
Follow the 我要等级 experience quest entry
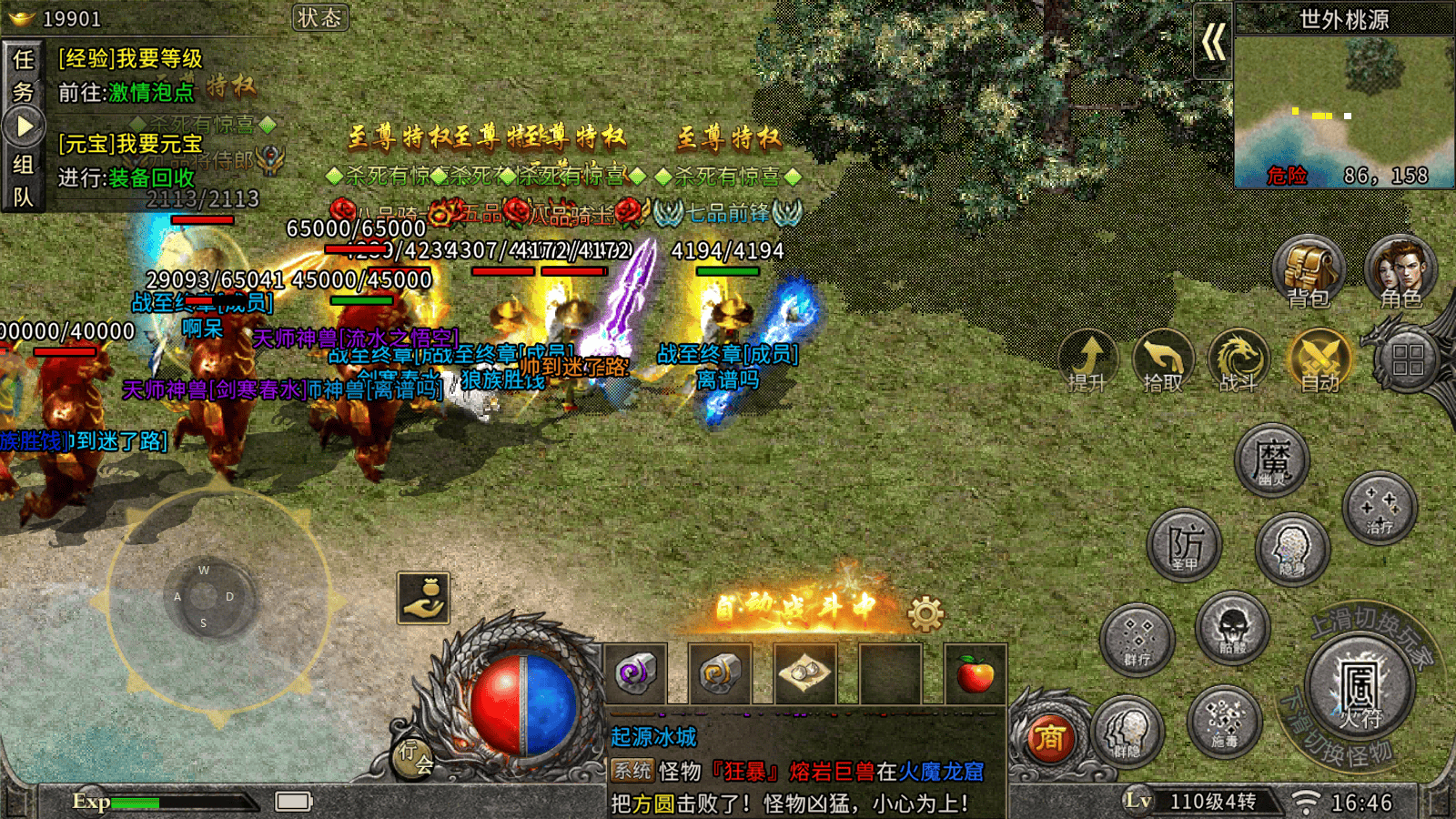click(x=130, y=59)
